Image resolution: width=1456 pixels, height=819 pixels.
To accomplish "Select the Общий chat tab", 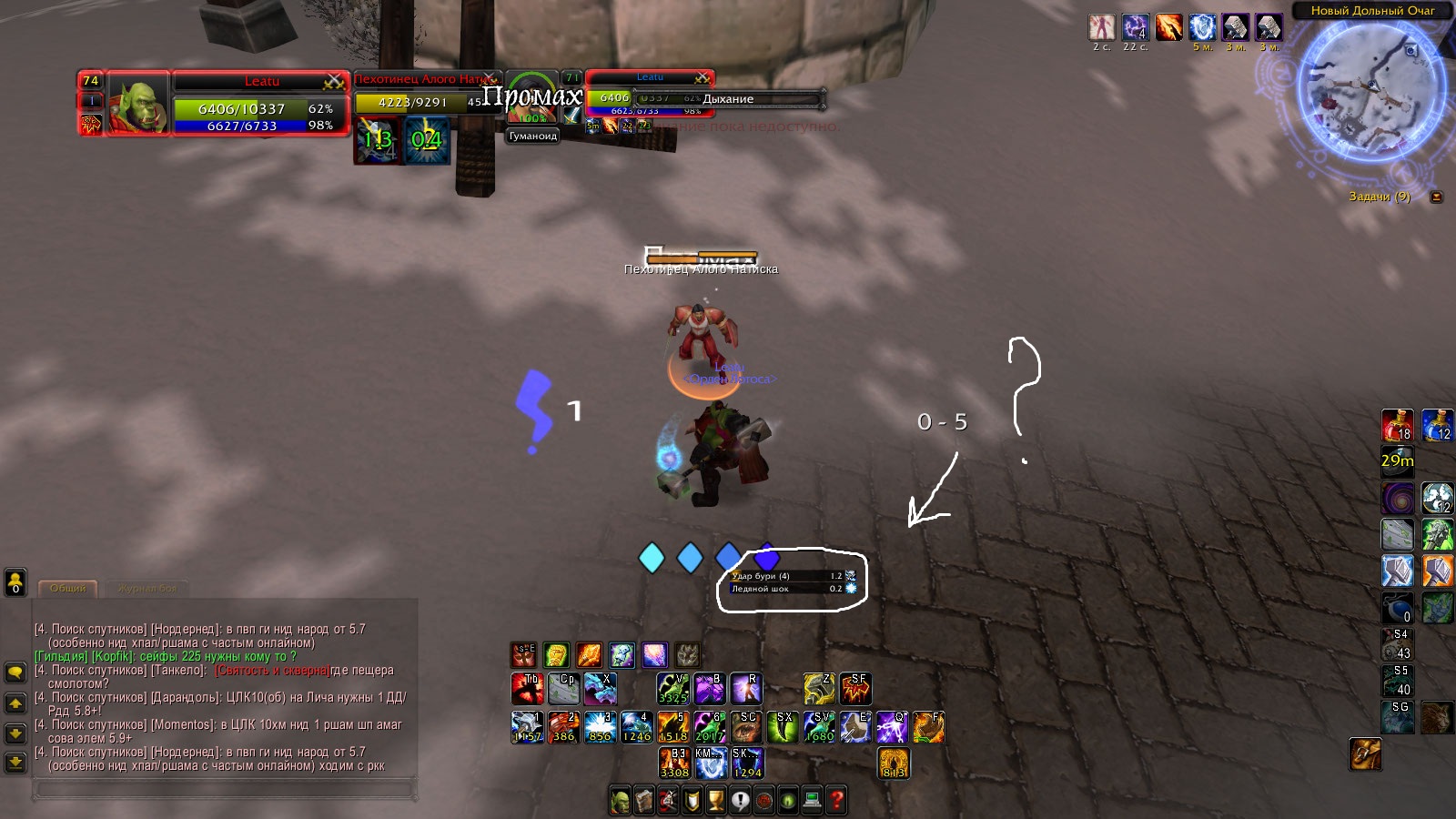I will tap(68, 589).
